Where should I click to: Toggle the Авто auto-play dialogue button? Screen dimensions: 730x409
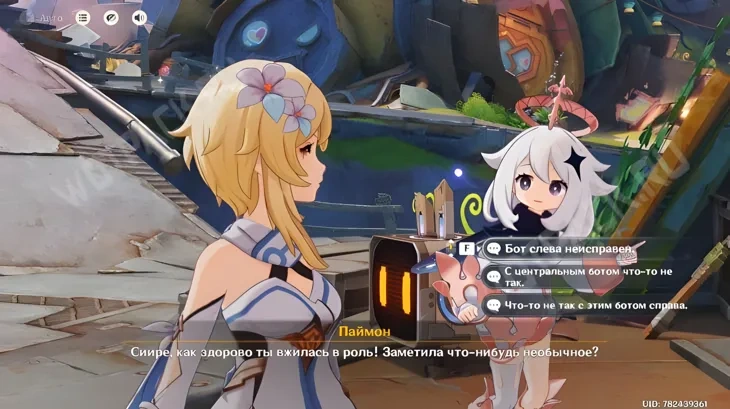(x=46, y=18)
